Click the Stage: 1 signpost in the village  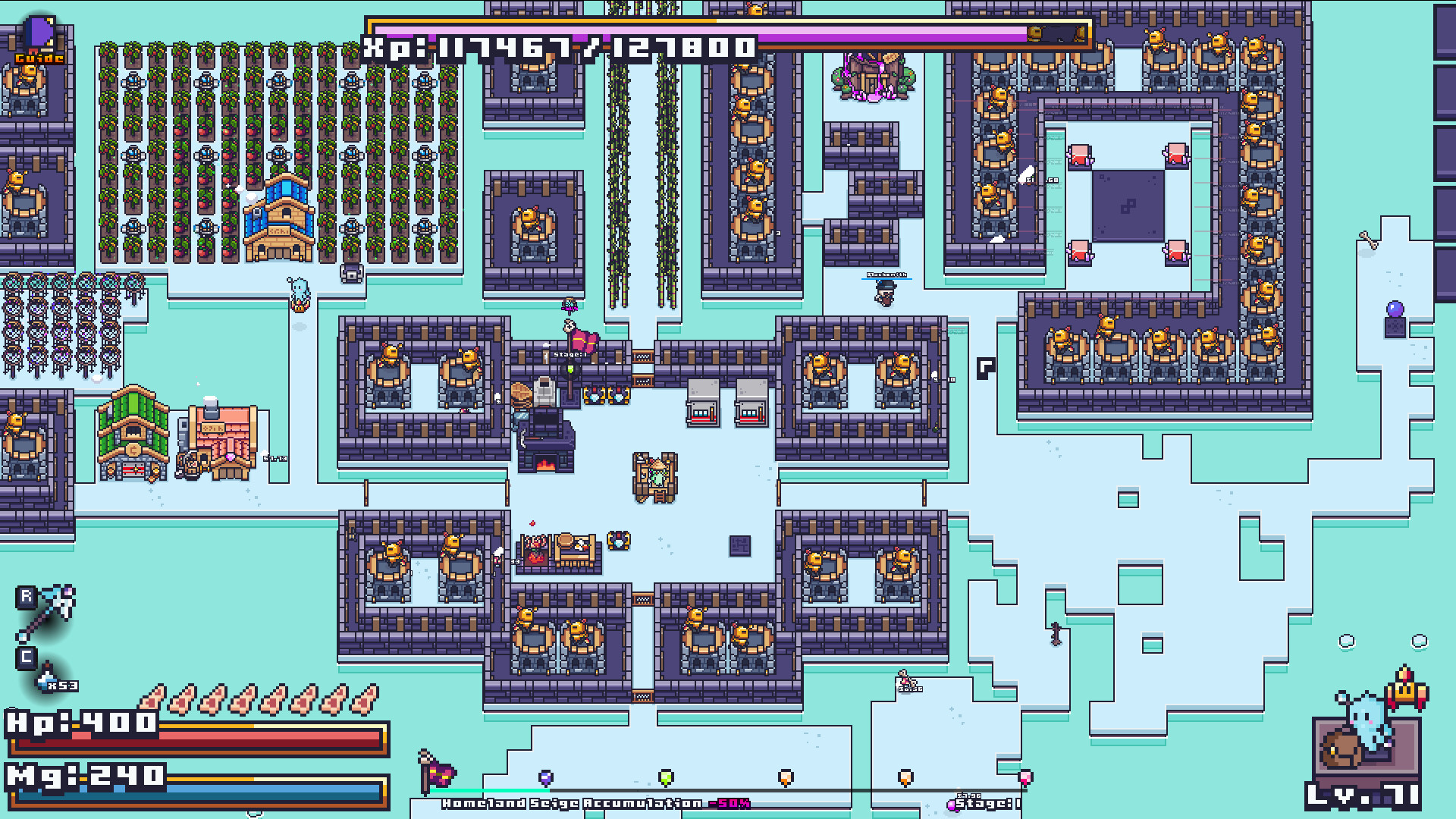(x=569, y=353)
